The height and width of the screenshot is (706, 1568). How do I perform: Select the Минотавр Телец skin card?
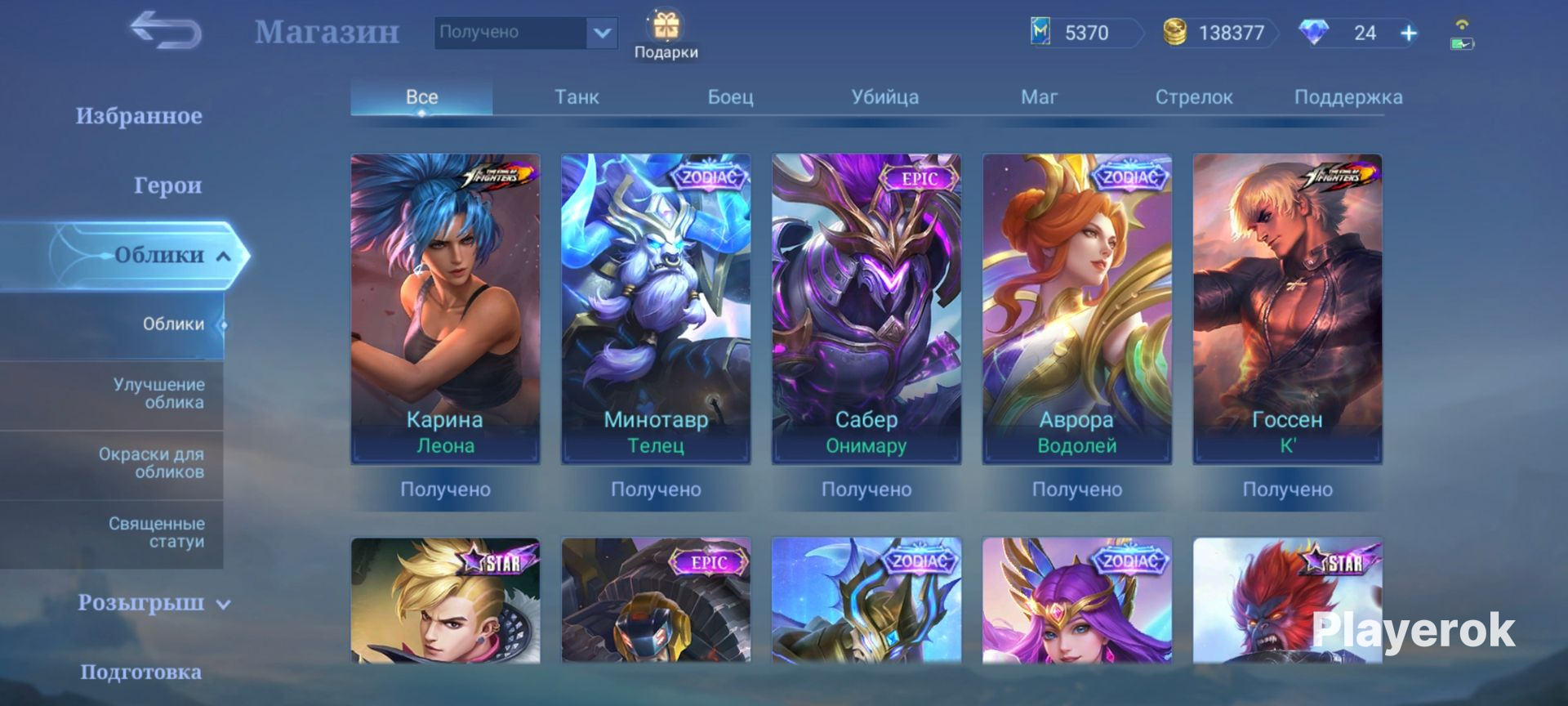656,309
